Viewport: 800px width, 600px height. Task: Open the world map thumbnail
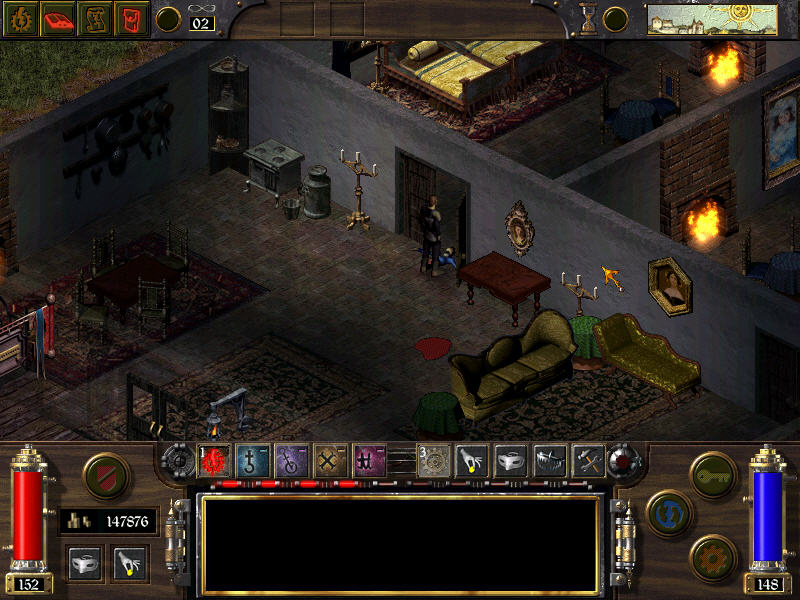pyautogui.click(x=712, y=19)
